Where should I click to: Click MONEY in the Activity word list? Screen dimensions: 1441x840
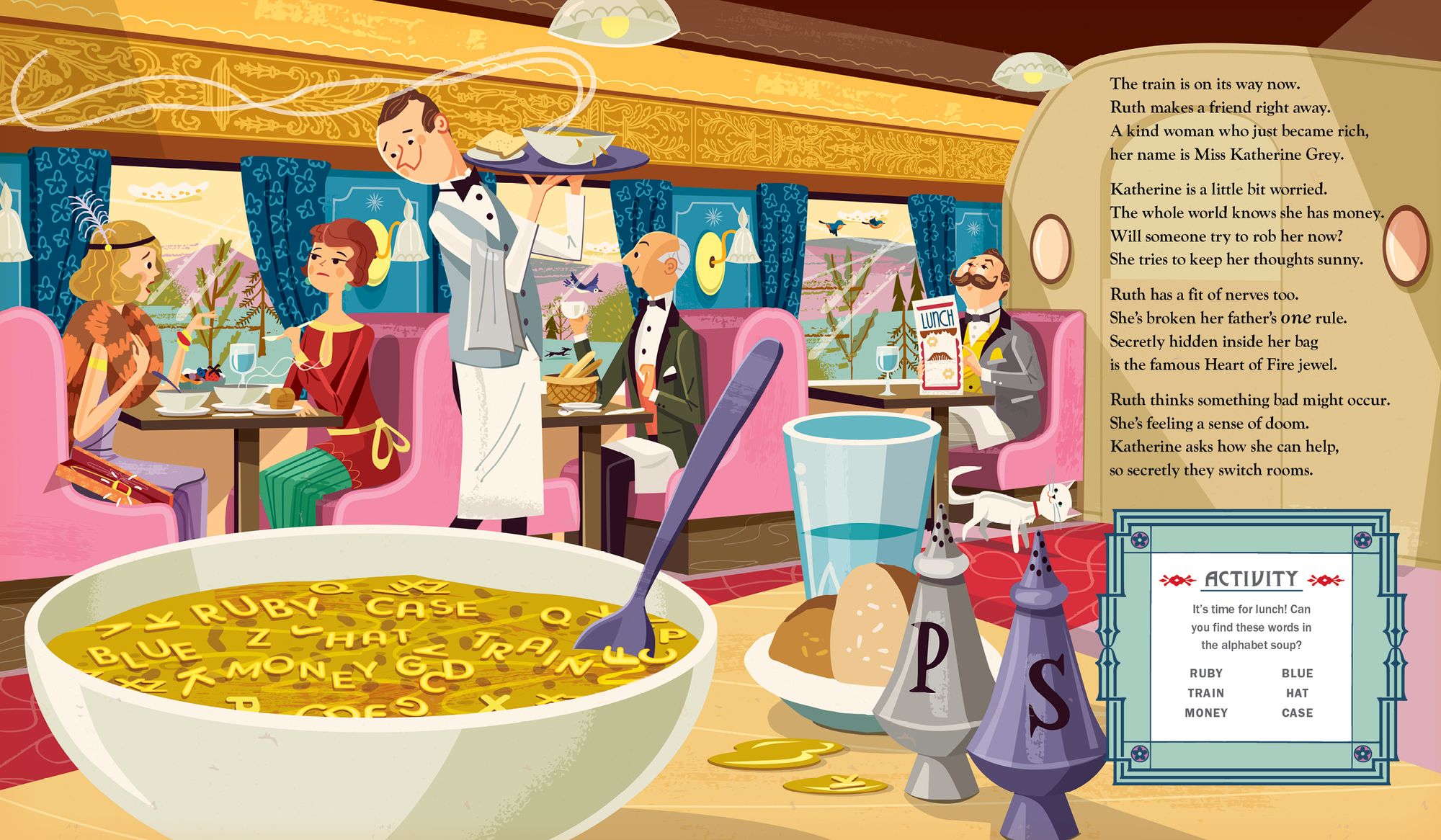click(1206, 712)
